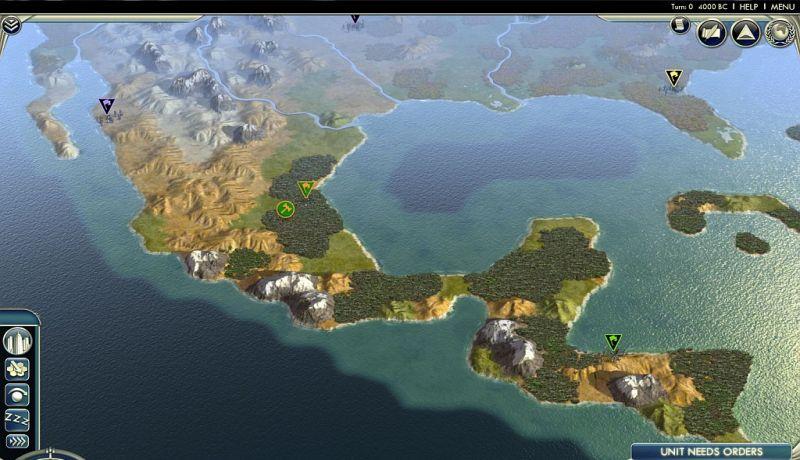Select the green settler unit with circle marker
The width and height of the screenshot is (800, 460).
286,209
